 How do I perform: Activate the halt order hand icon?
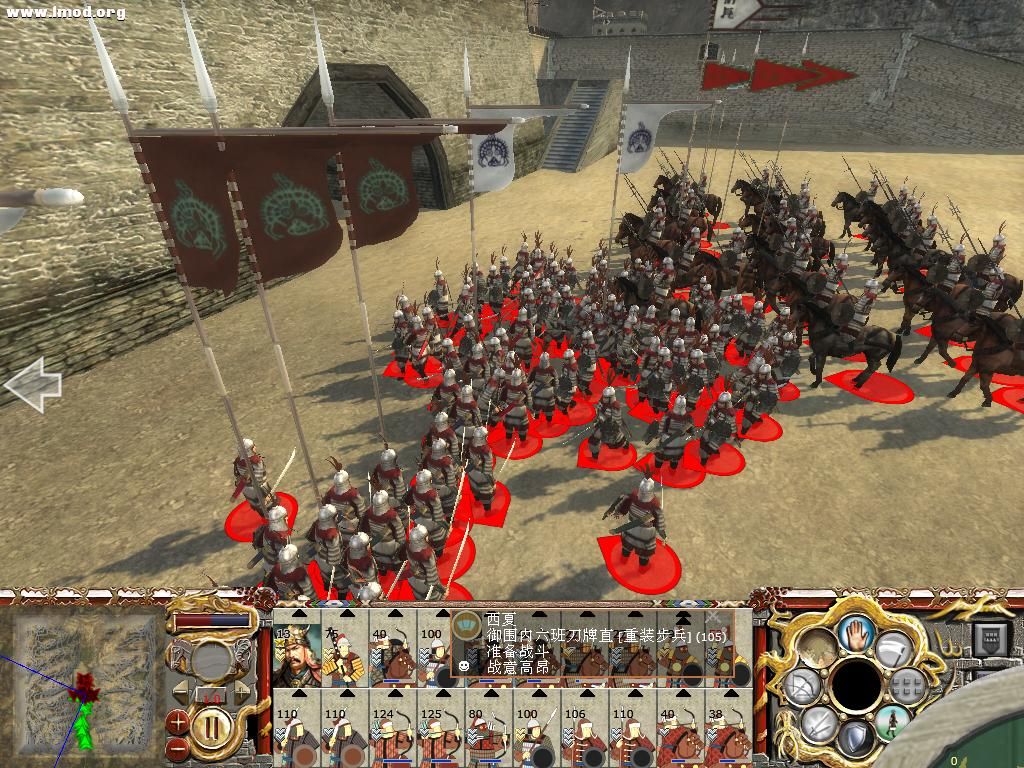[856, 632]
